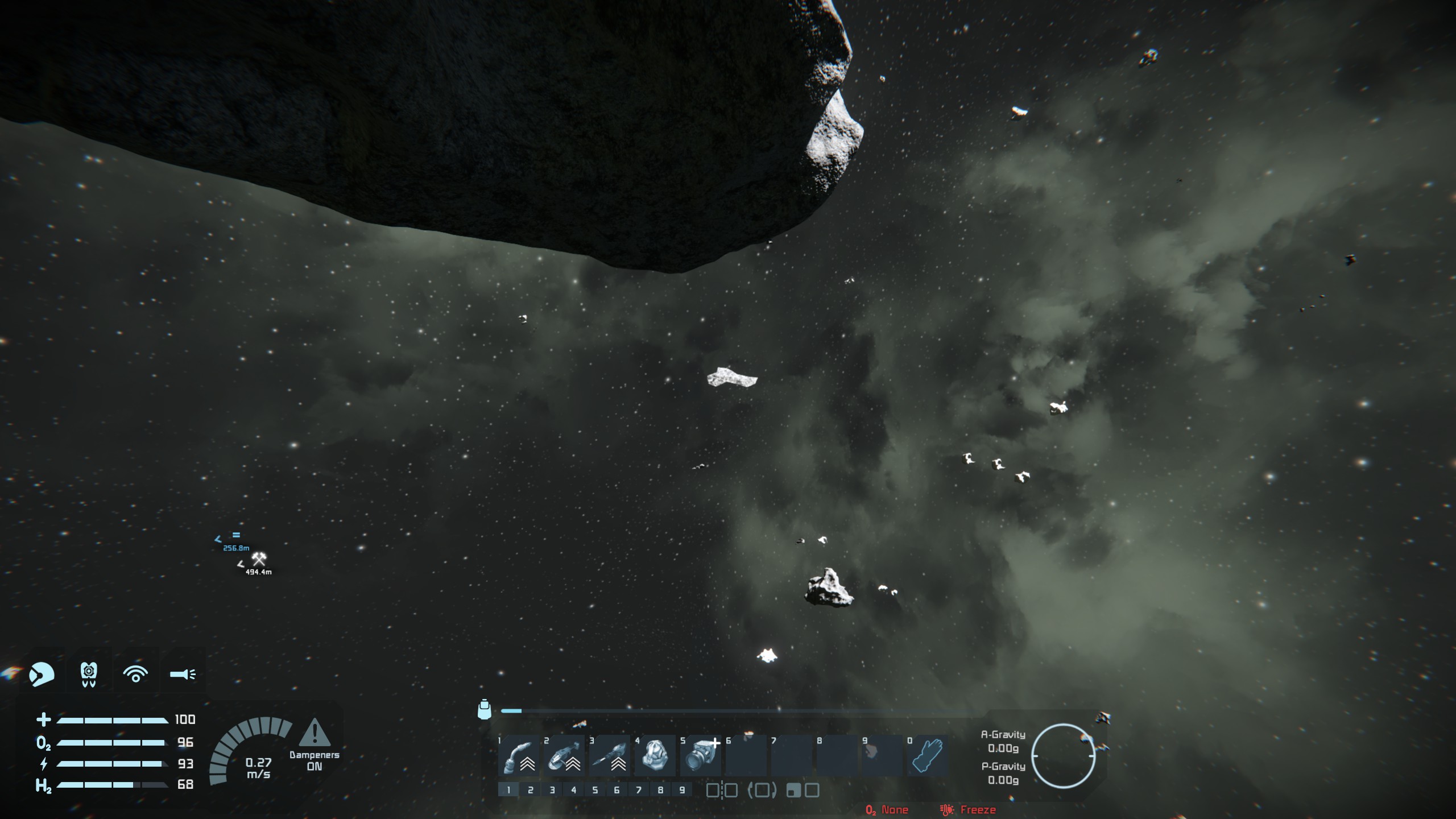Open toolbar page 9
1456x819 pixels.
(682, 790)
